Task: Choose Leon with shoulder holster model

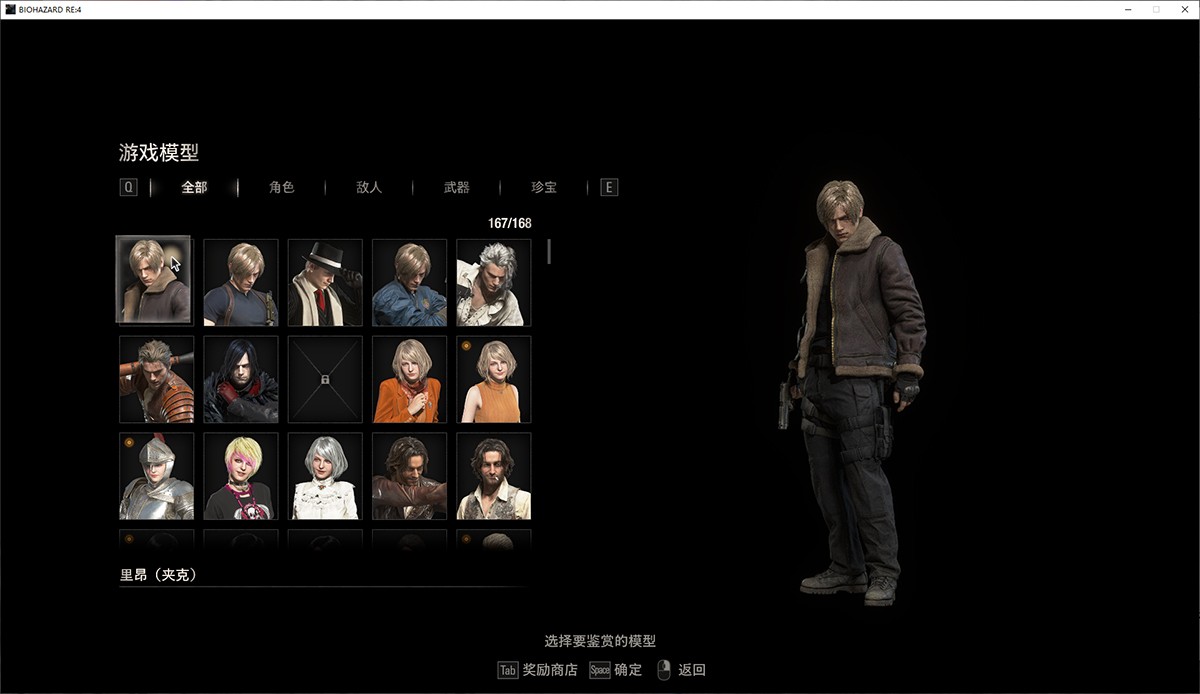Action: [x=241, y=283]
